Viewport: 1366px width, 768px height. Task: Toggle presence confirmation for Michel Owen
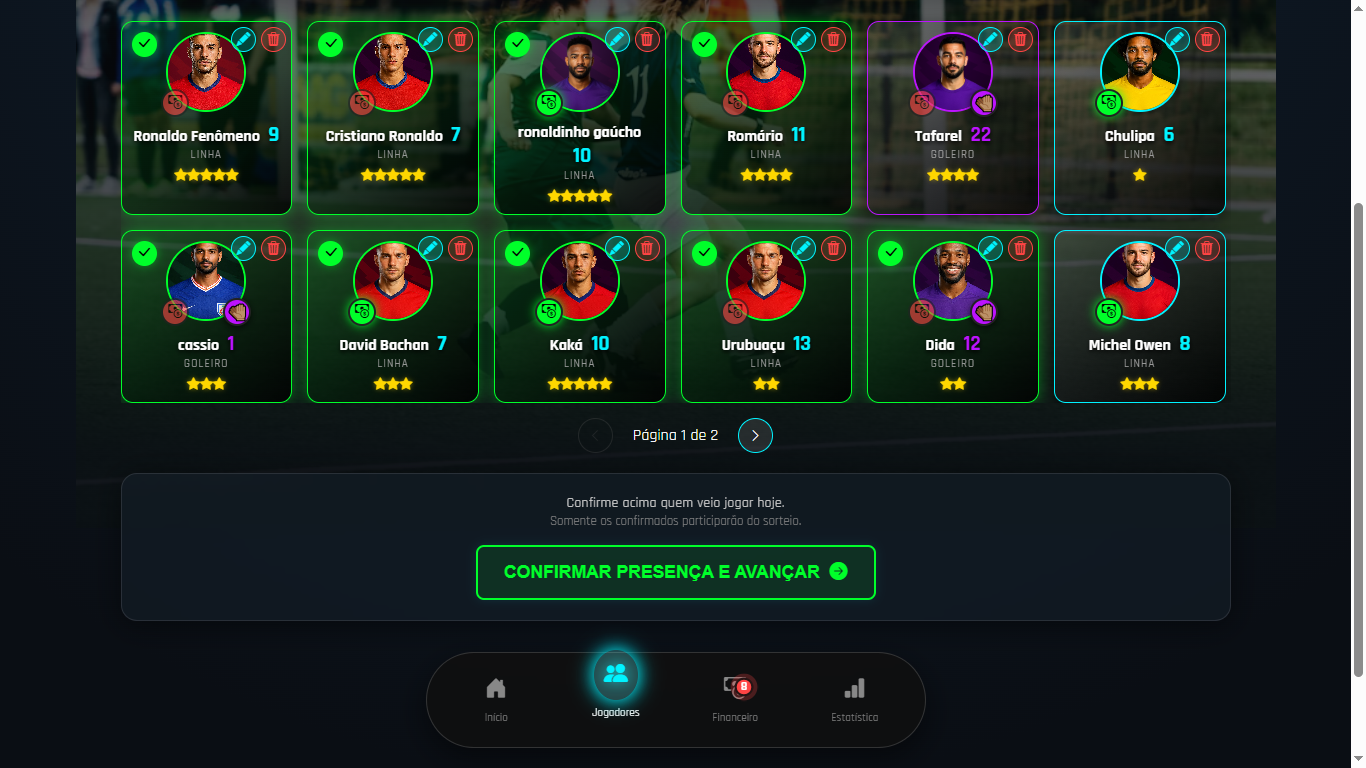(x=1077, y=253)
